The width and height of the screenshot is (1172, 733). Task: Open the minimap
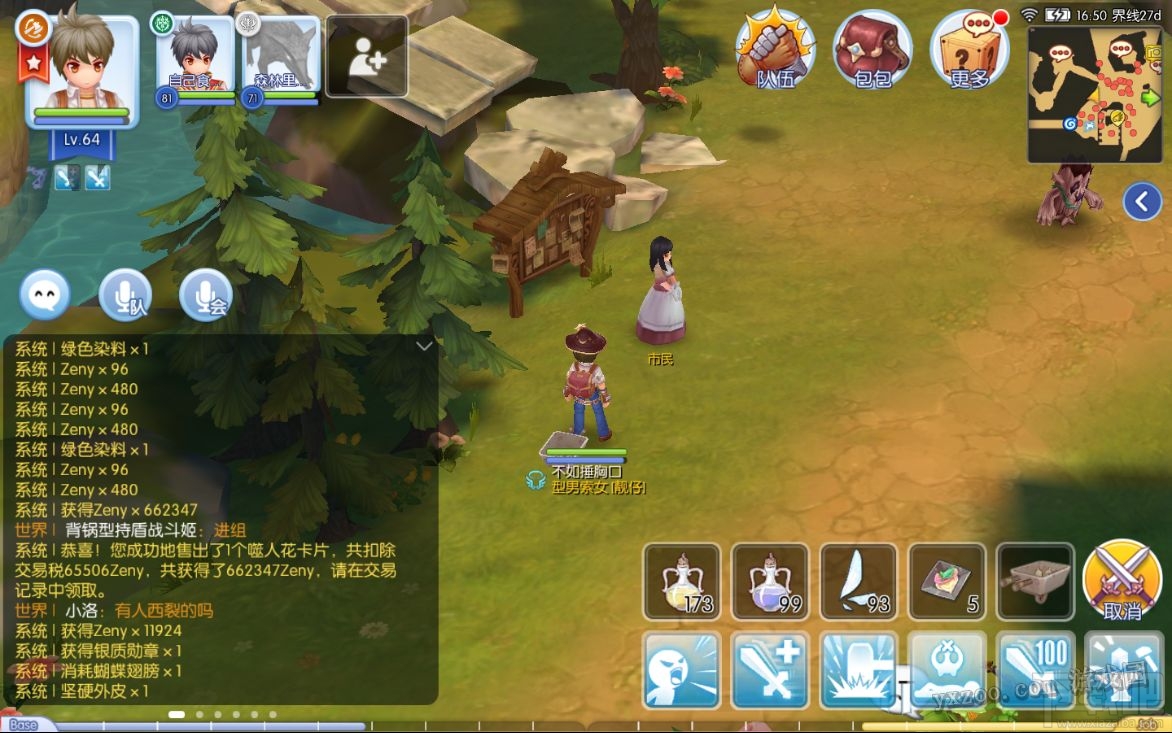1097,94
